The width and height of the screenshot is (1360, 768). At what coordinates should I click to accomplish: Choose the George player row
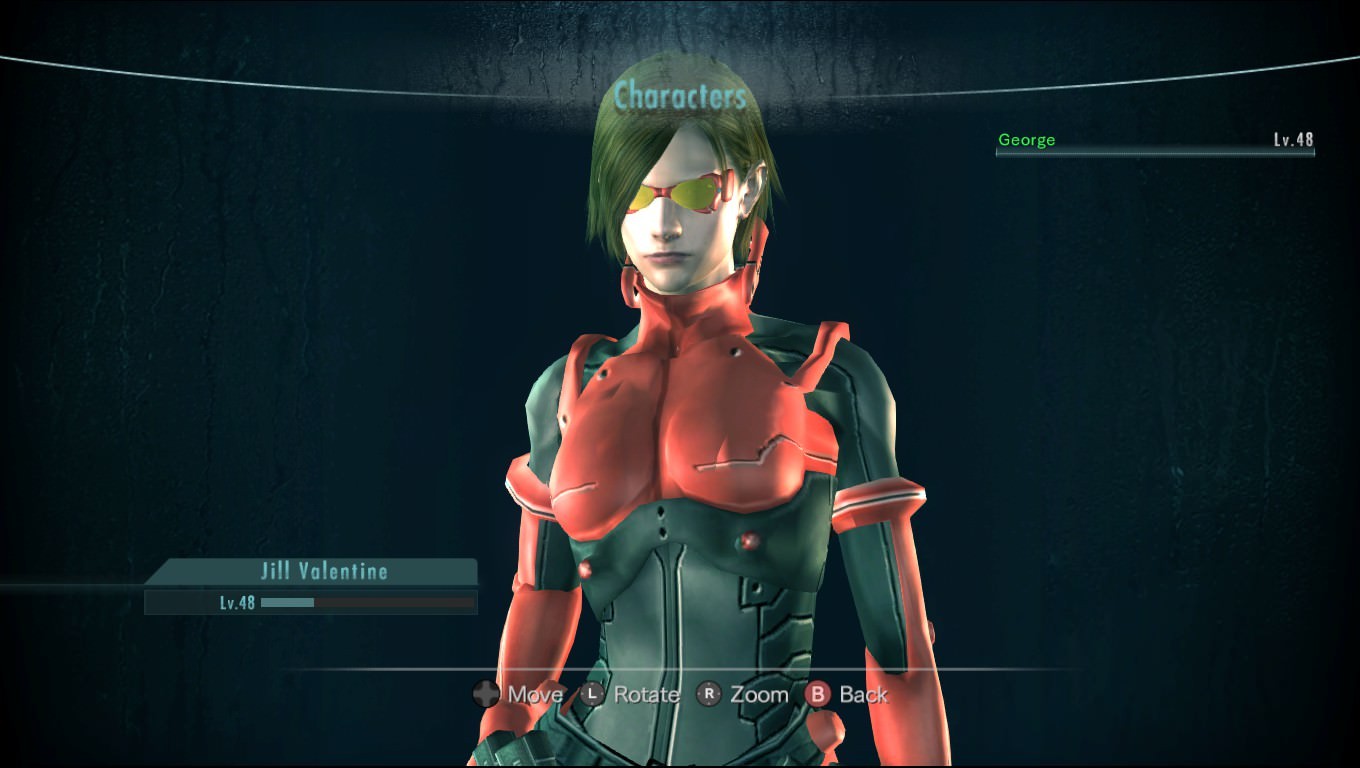coord(1154,141)
